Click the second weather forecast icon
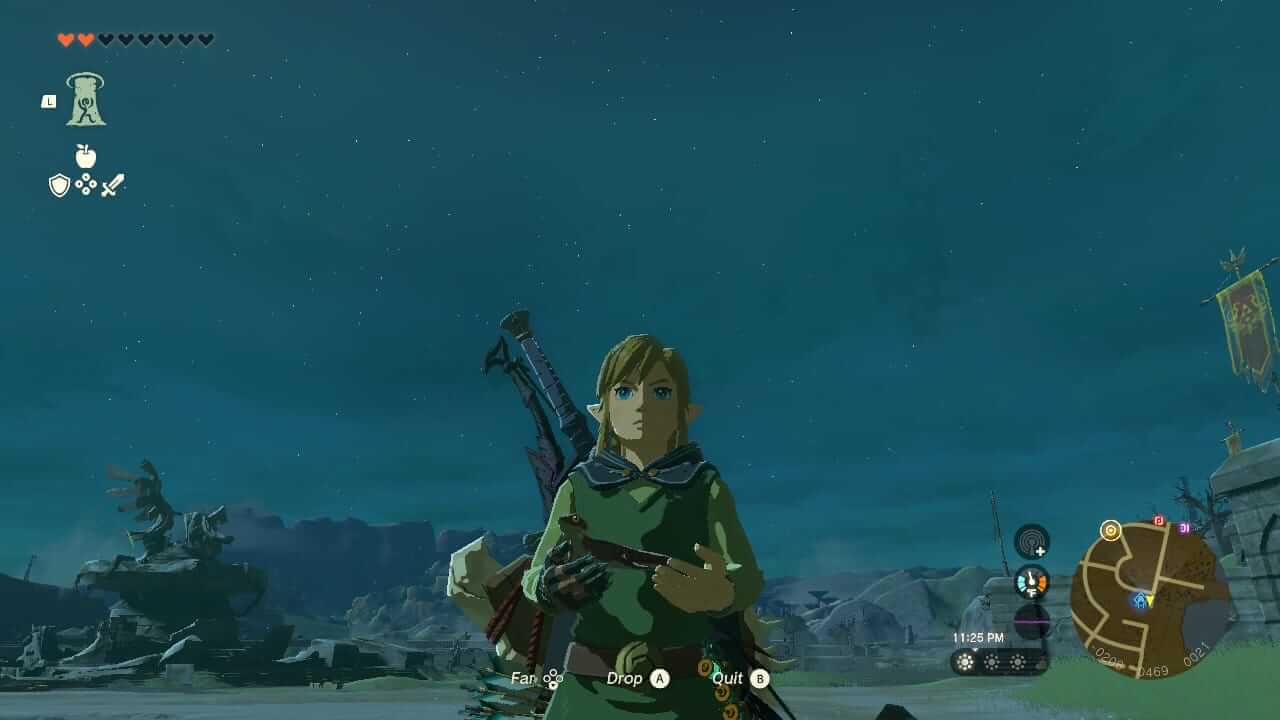Image resolution: width=1280 pixels, height=720 pixels. [991, 662]
